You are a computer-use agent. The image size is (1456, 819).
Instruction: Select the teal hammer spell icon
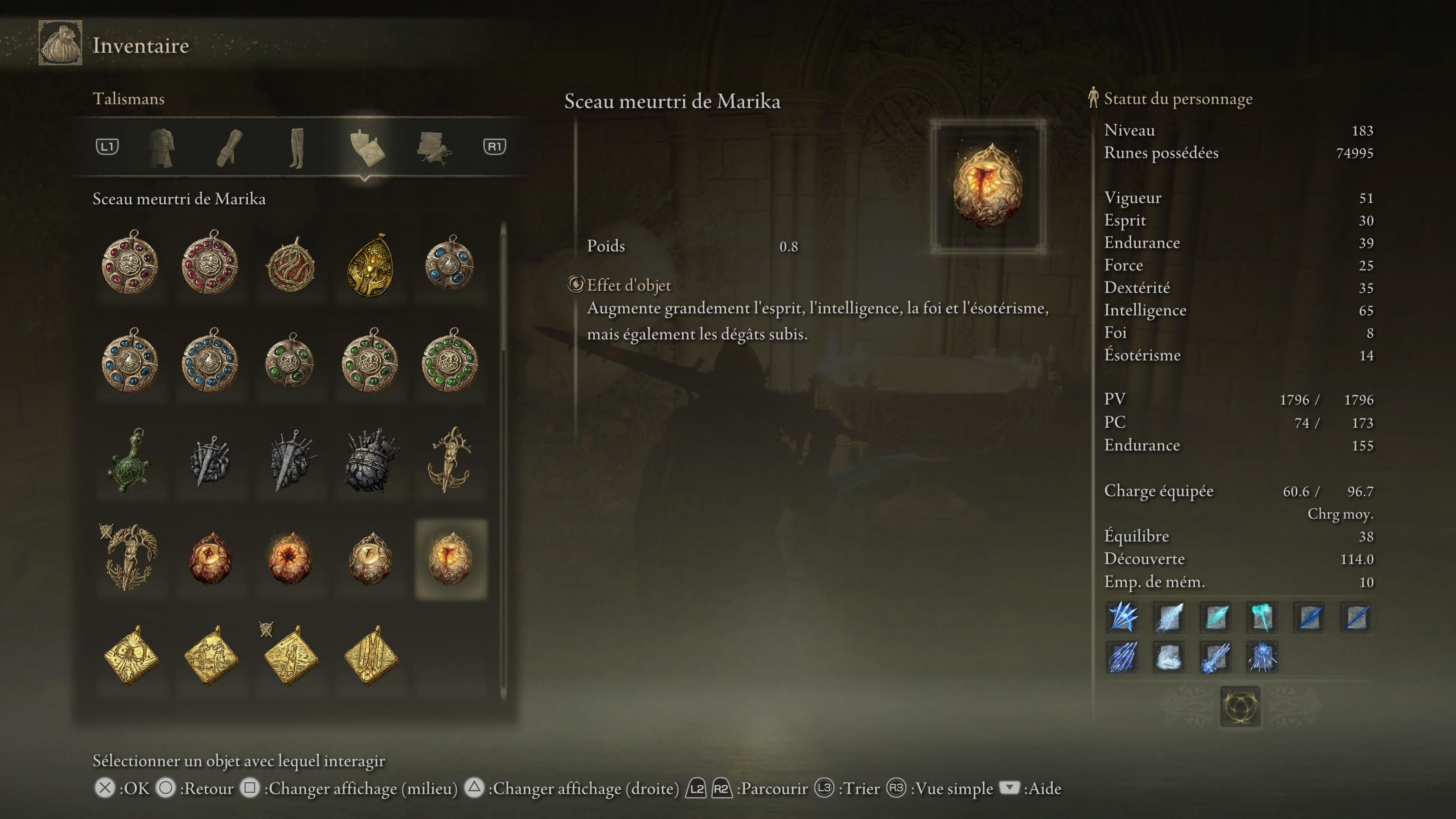[x=1261, y=617]
